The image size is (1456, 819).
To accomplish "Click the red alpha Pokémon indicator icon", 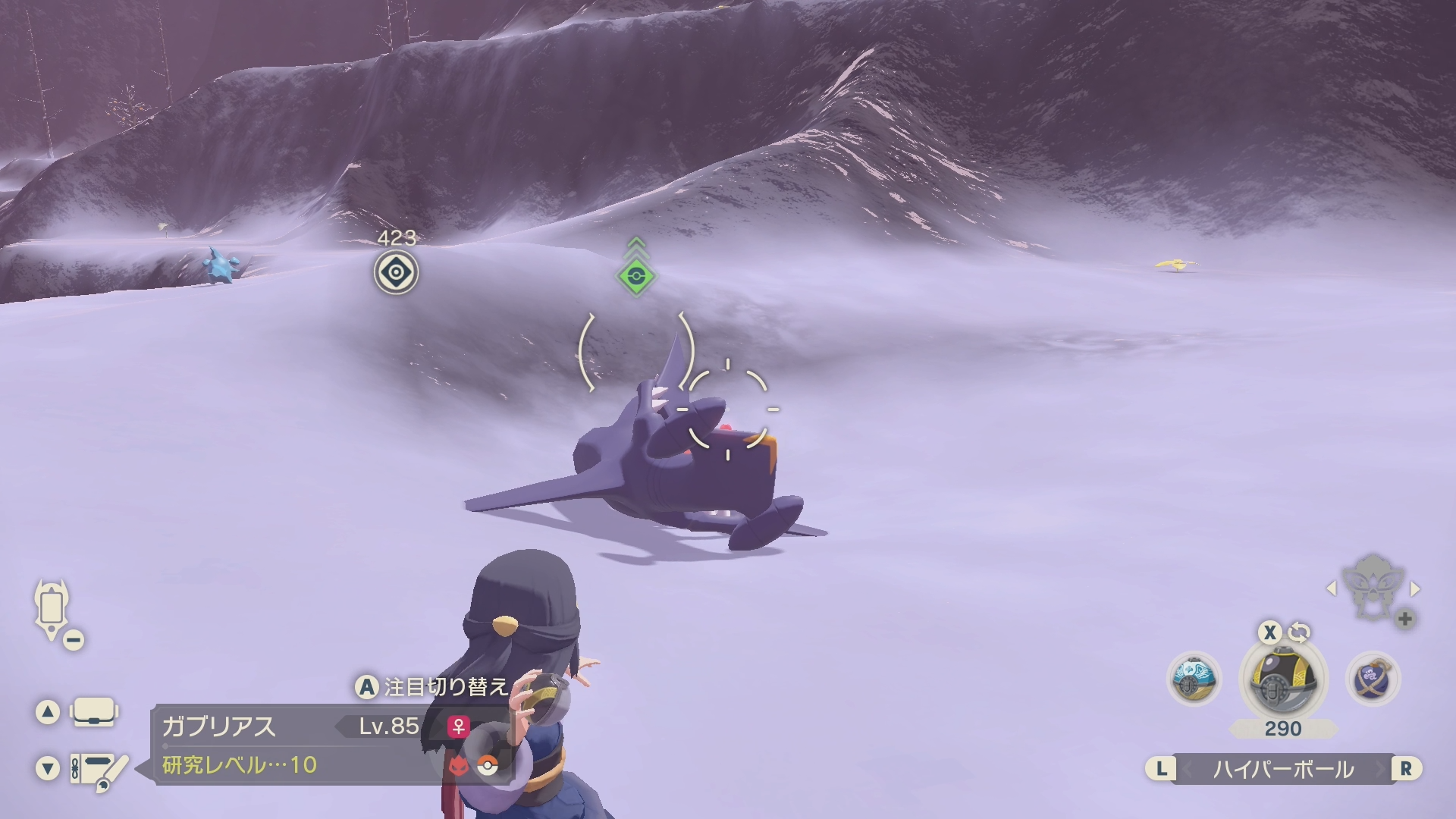I will tap(458, 766).
